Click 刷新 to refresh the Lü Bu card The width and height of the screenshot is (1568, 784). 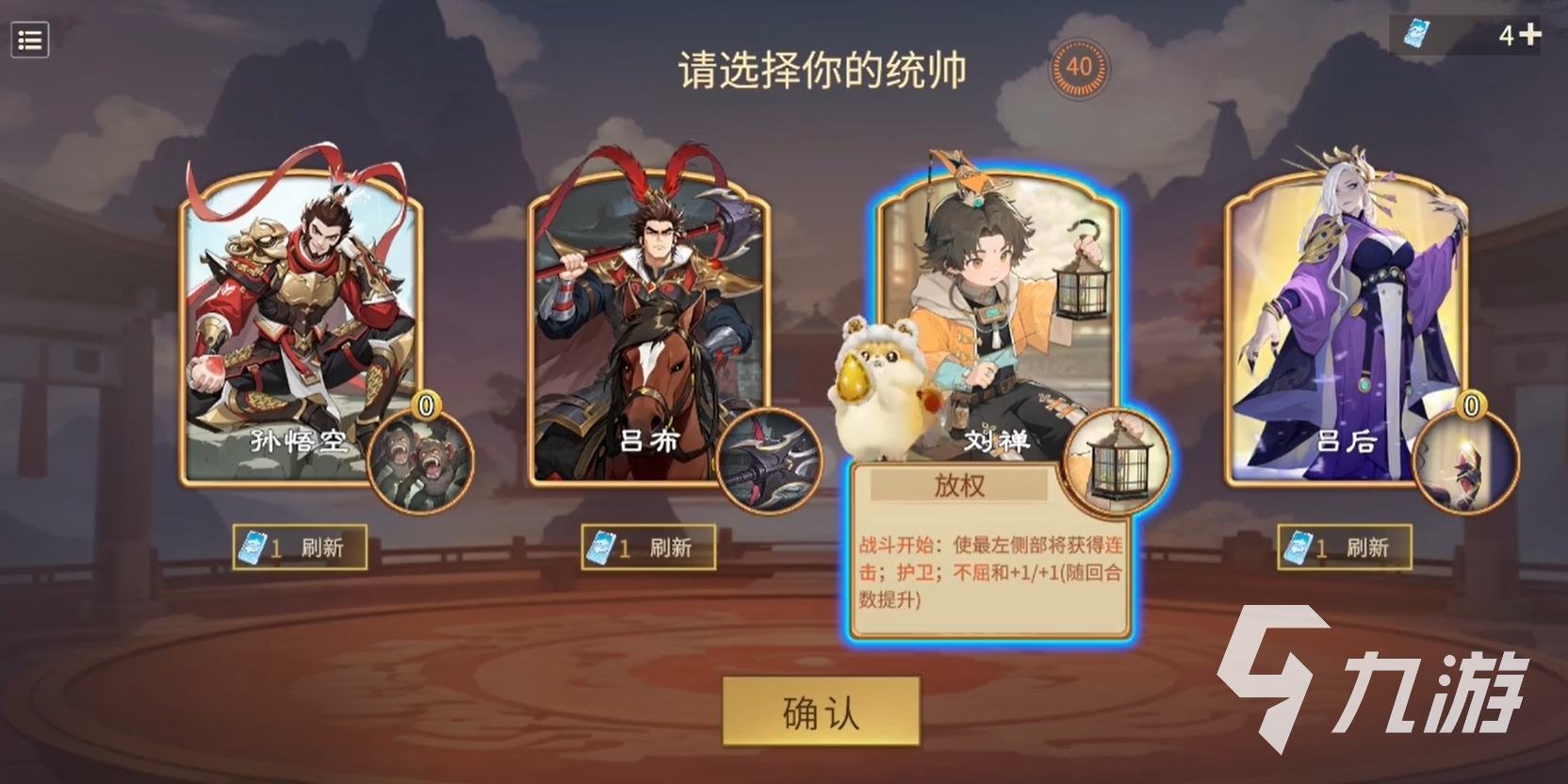pos(672,547)
